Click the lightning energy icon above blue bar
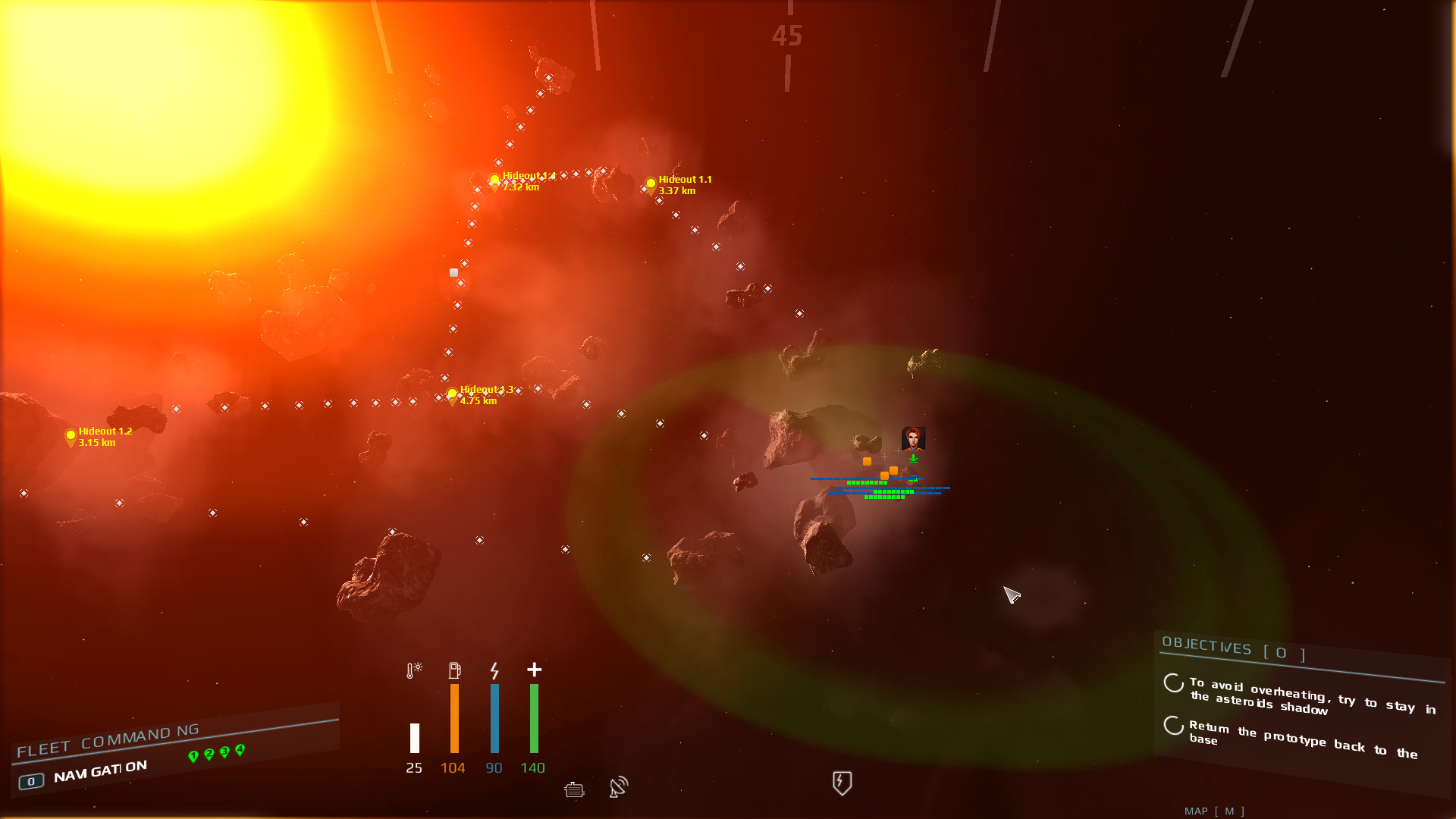 click(x=494, y=670)
